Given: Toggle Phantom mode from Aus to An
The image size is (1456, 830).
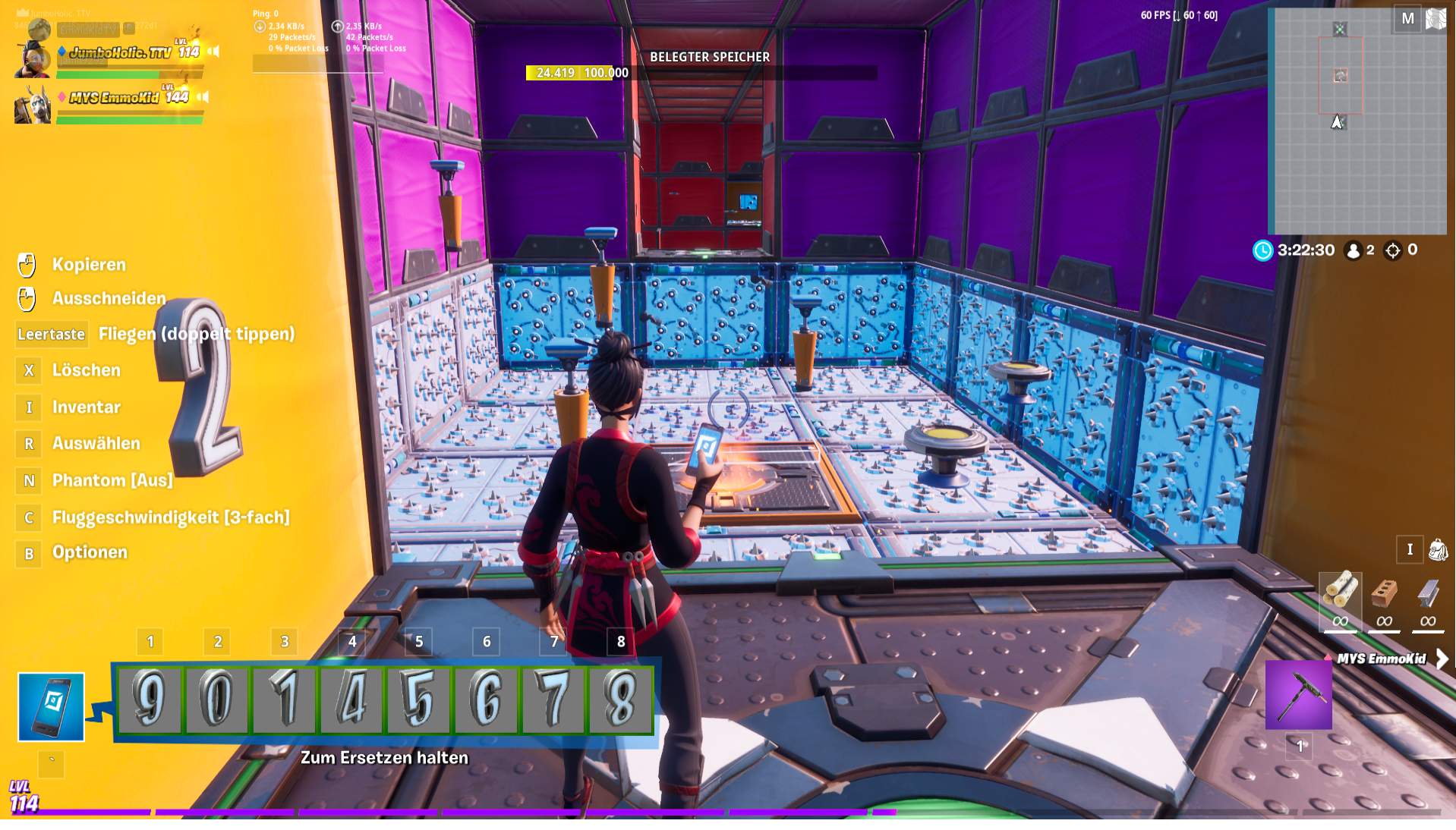Looking at the screenshot, I should click(111, 480).
